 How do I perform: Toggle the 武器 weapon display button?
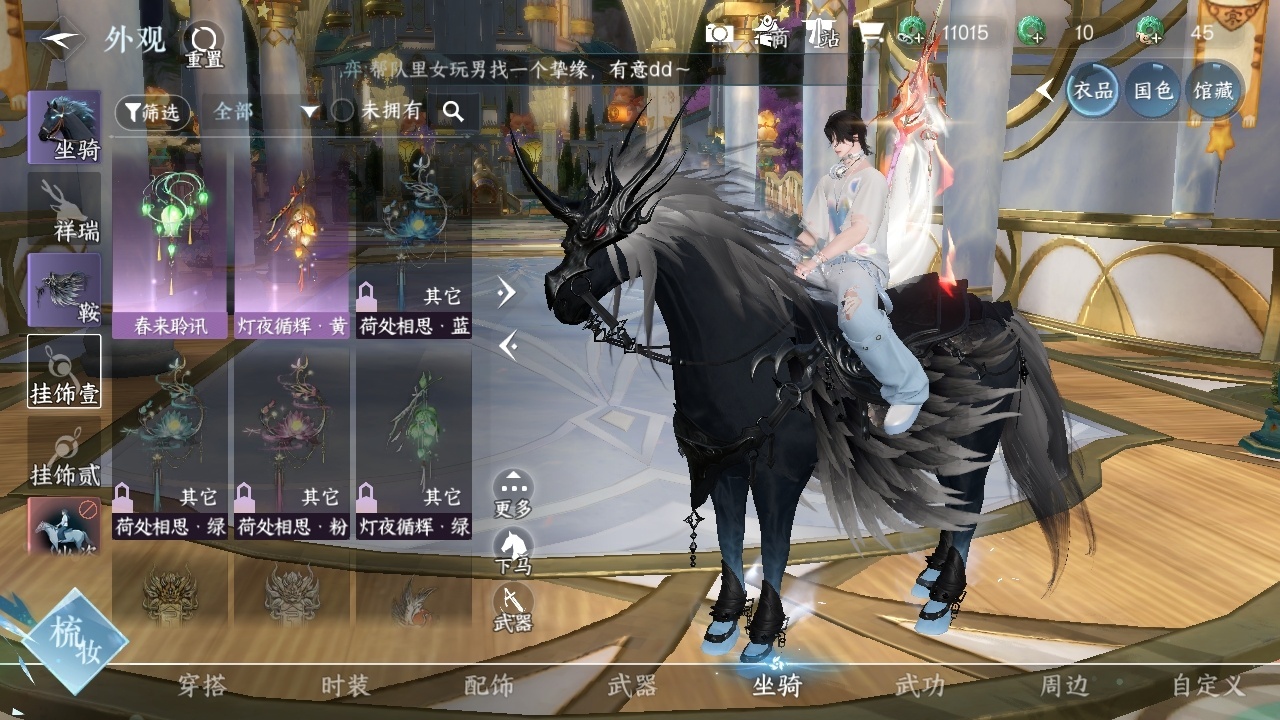(513, 608)
